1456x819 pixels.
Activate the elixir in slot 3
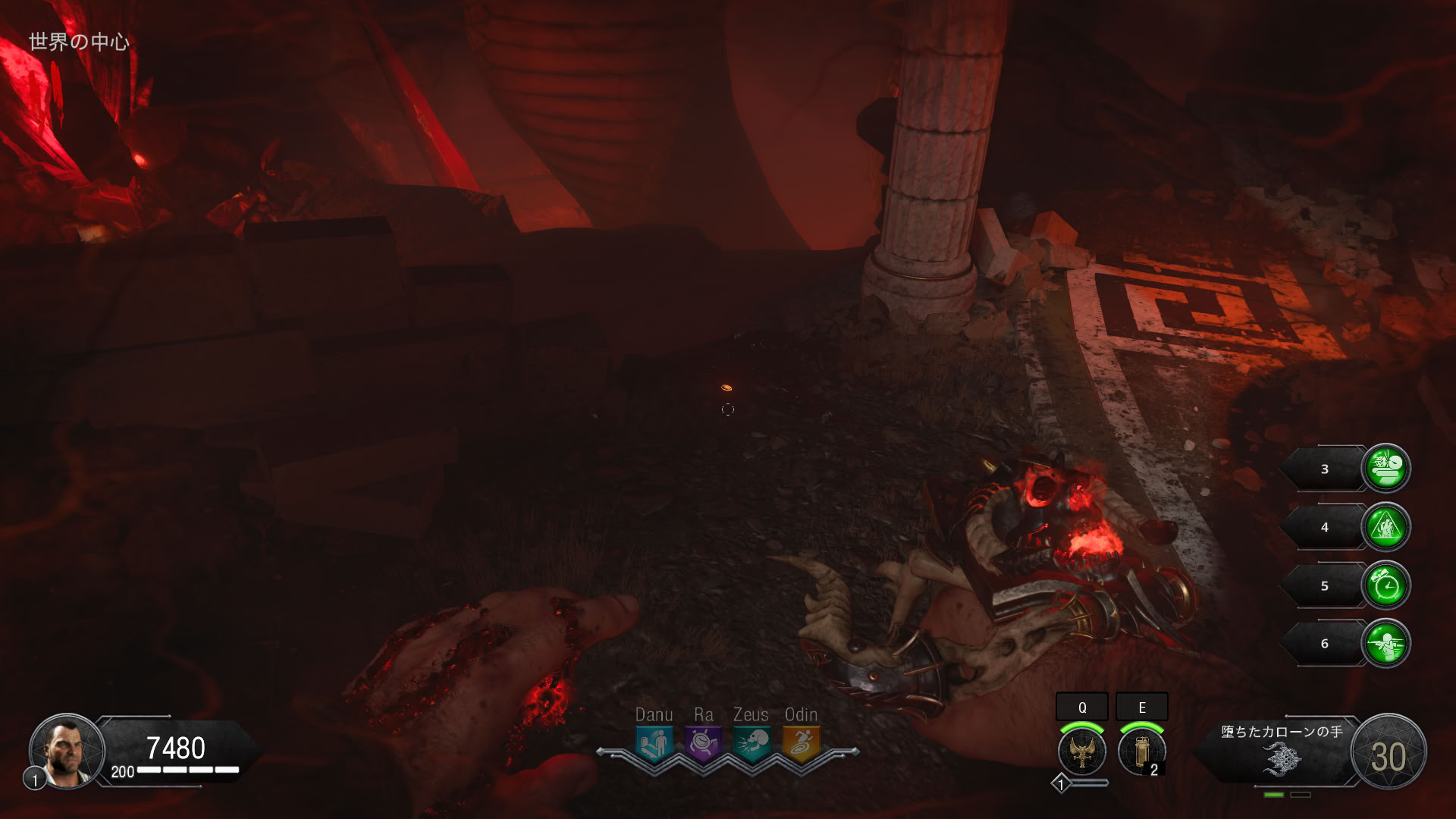click(x=1385, y=469)
